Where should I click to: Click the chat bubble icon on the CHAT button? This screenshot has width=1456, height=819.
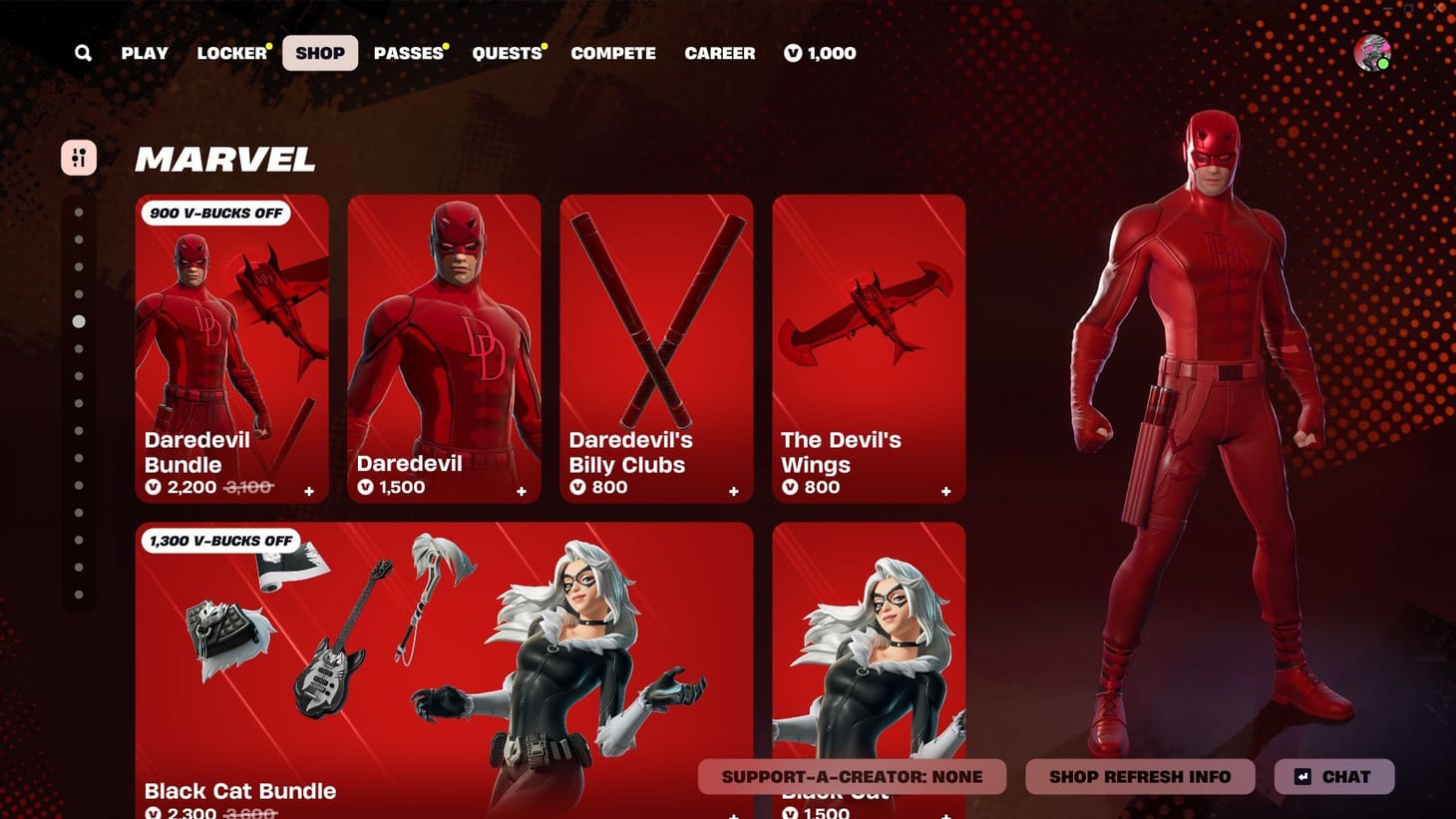[1302, 776]
